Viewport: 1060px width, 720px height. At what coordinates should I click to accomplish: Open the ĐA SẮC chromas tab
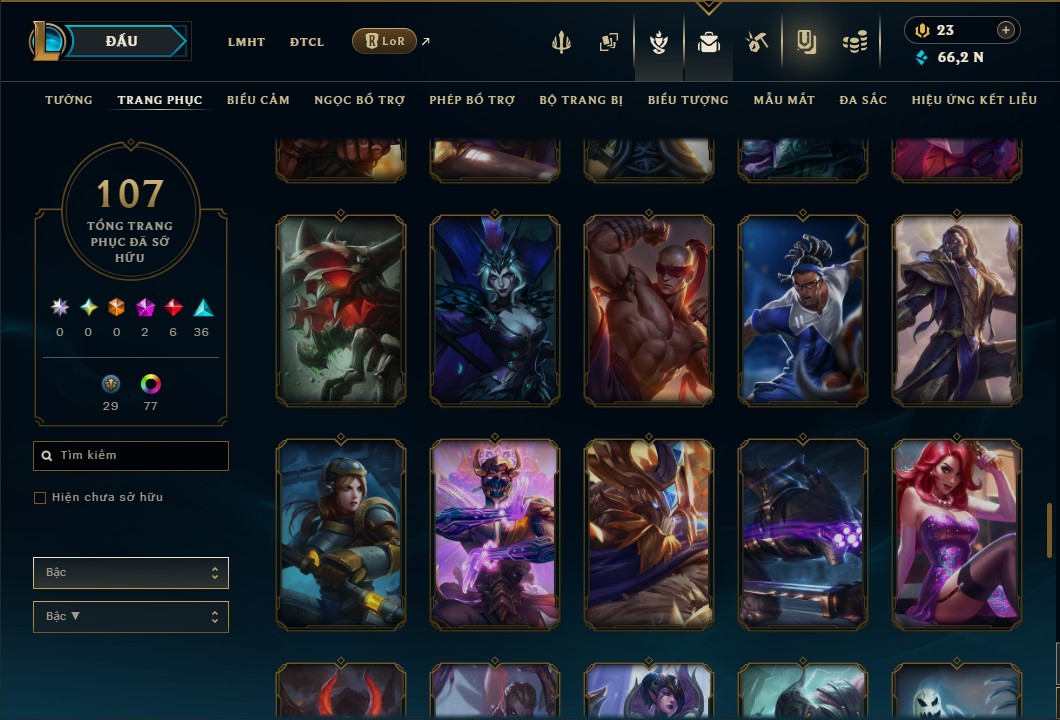(x=863, y=100)
